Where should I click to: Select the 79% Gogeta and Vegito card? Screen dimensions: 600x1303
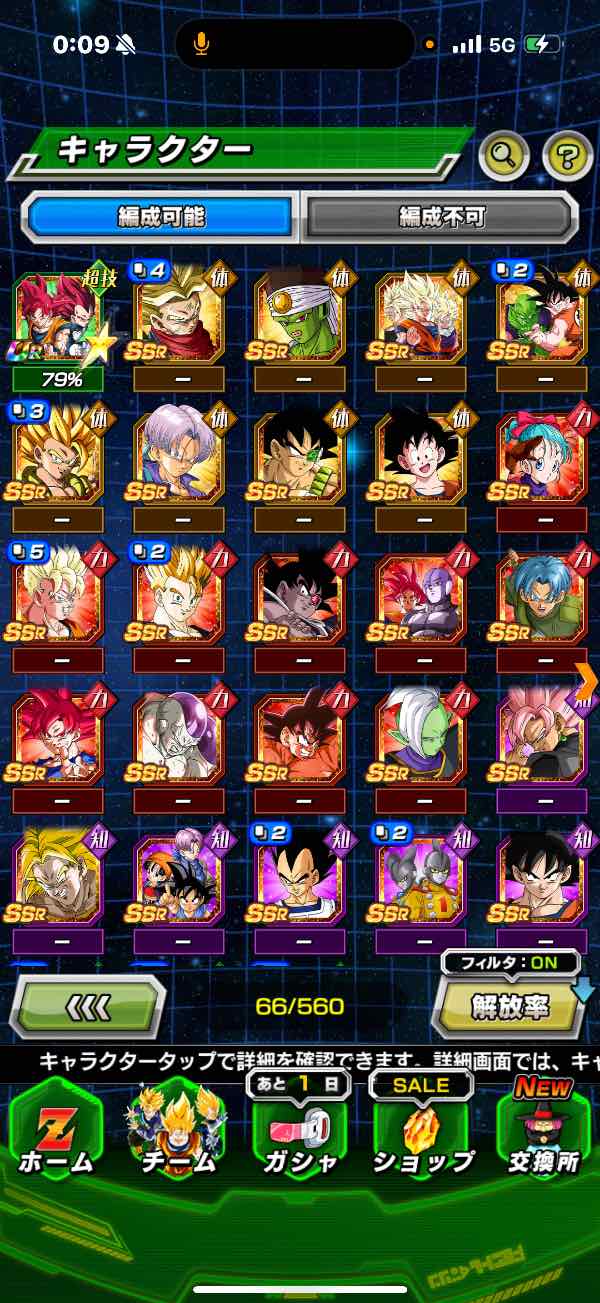(x=57, y=318)
